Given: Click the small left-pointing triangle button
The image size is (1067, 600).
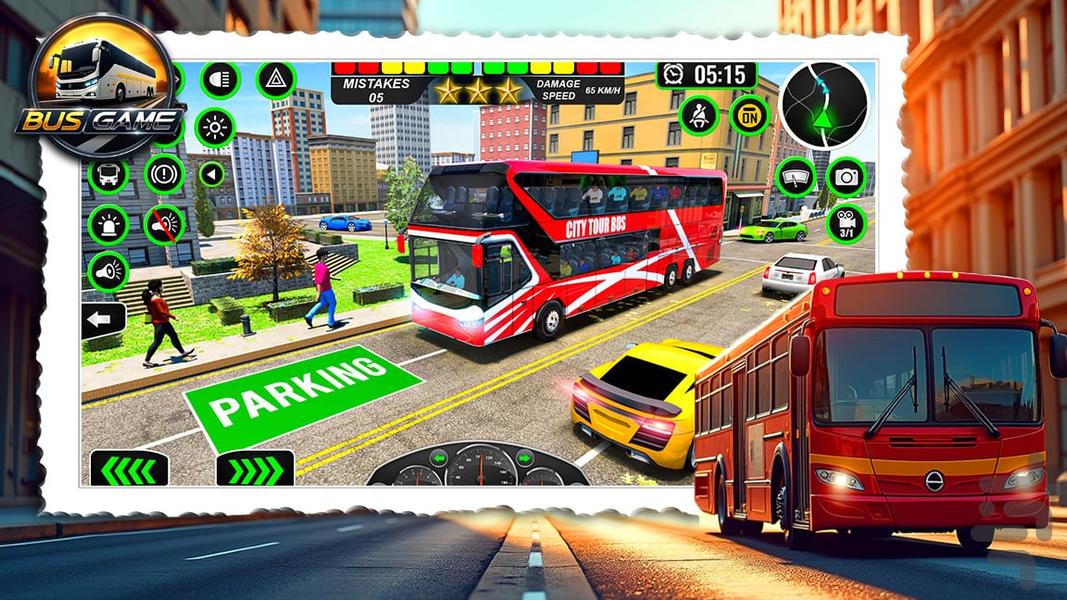Looking at the screenshot, I should (211, 174).
